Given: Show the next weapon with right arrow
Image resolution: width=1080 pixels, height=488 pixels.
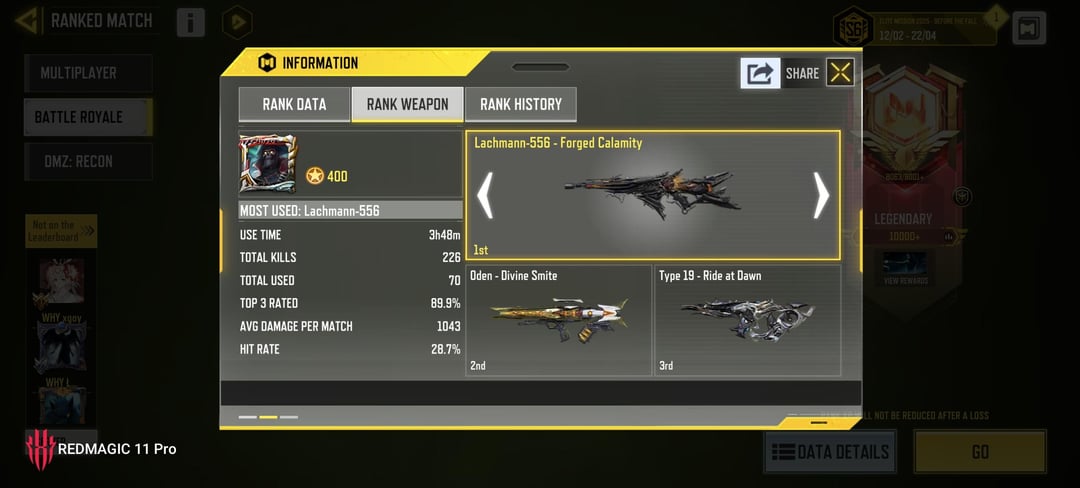Looking at the screenshot, I should click(821, 195).
